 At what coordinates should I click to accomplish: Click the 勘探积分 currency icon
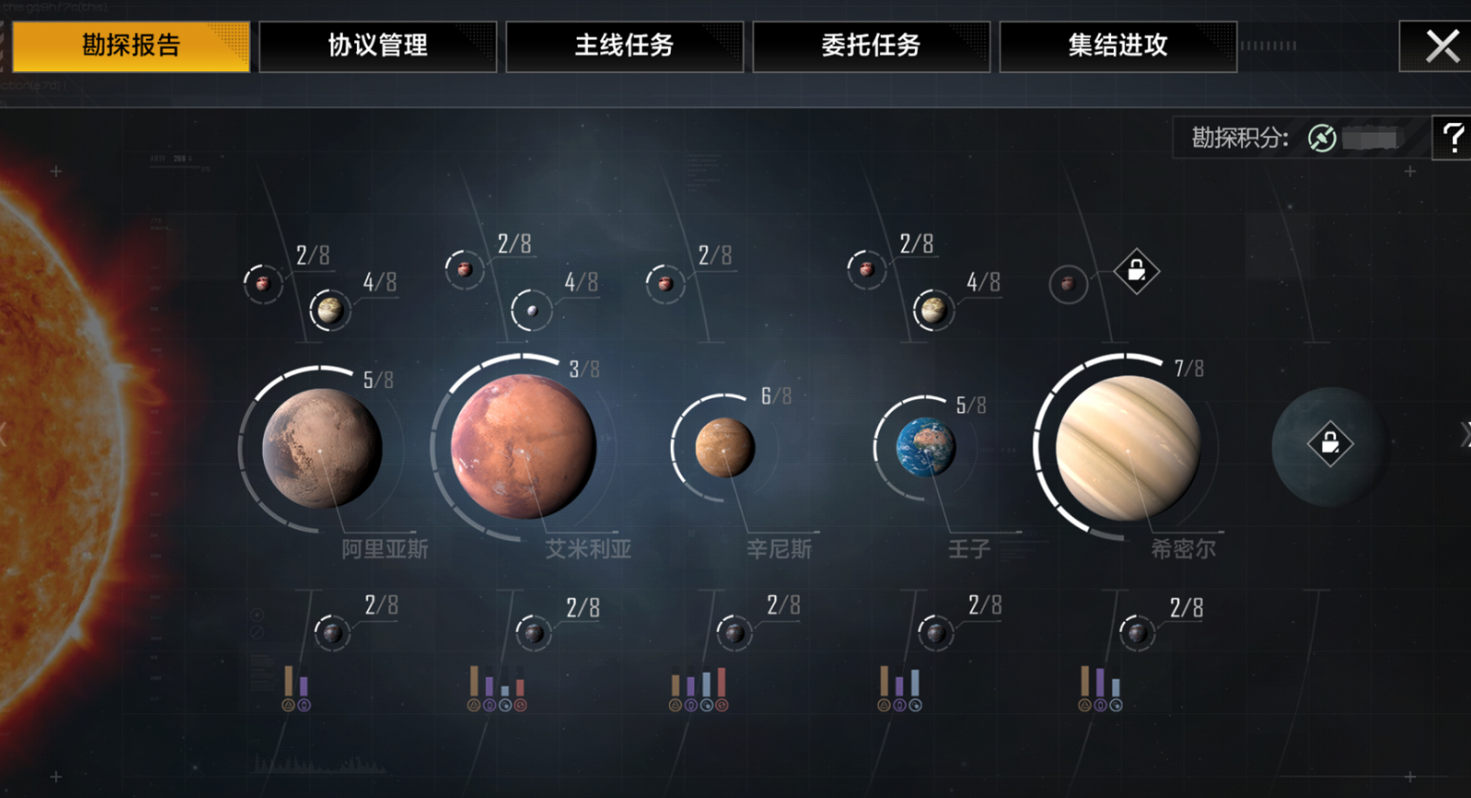[1322, 139]
